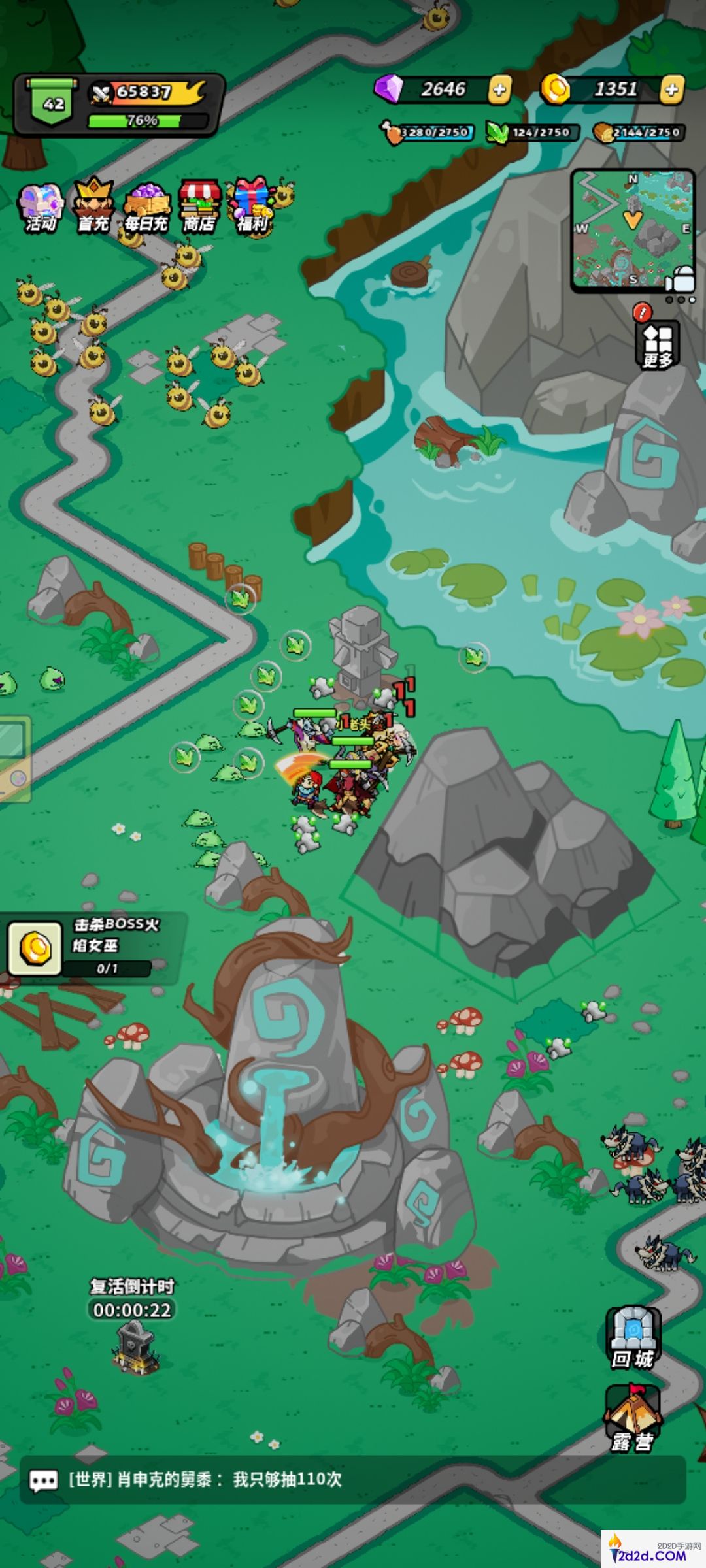
Task: Open the handheld console tab at left edge
Action: tap(13, 758)
